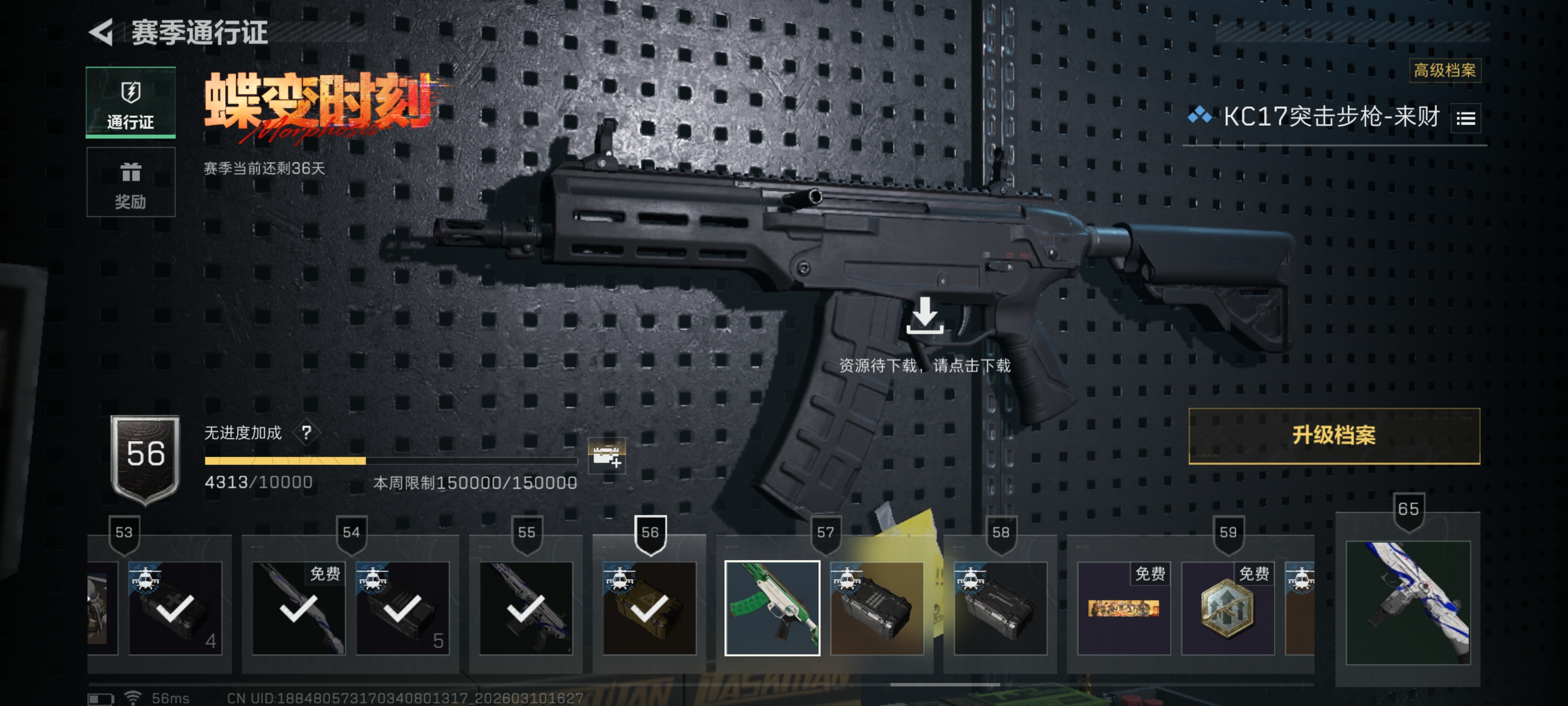The width and height of the screenshot is (1568, 706).
Task: Select the free orange banner reward
Action: click(1123, 608)
